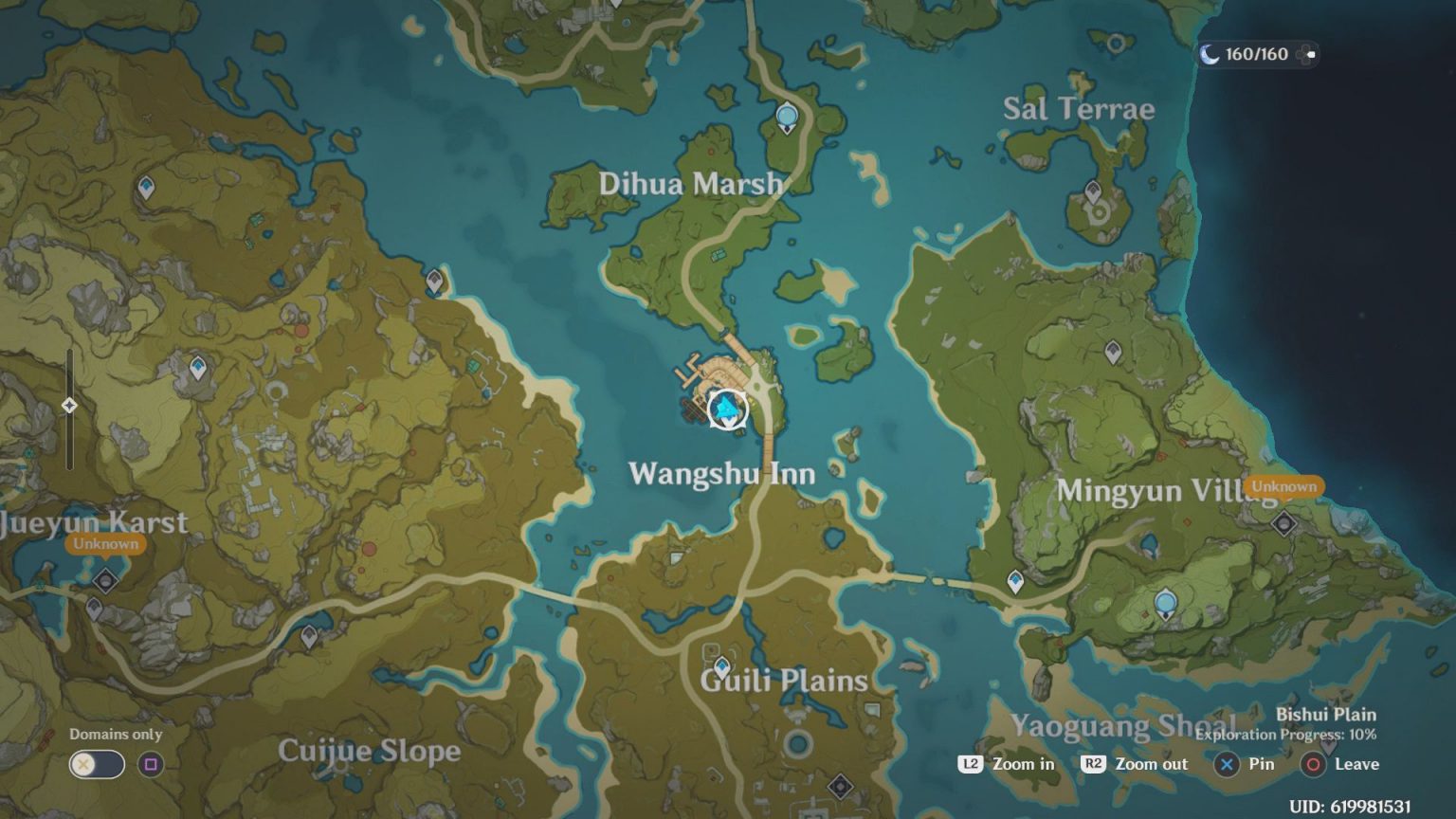Select the teleport waypoint above Guili Plains label
This screenshot has width=1456, height=819.
[722, 666]
